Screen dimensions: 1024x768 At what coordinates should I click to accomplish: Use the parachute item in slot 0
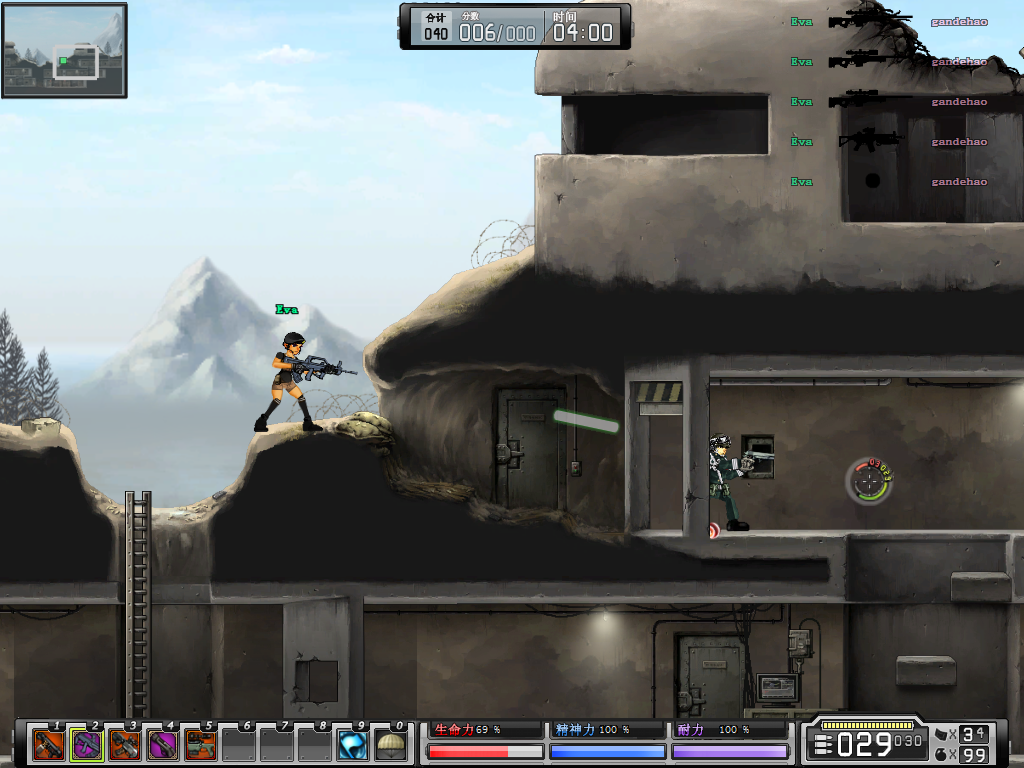391,745
